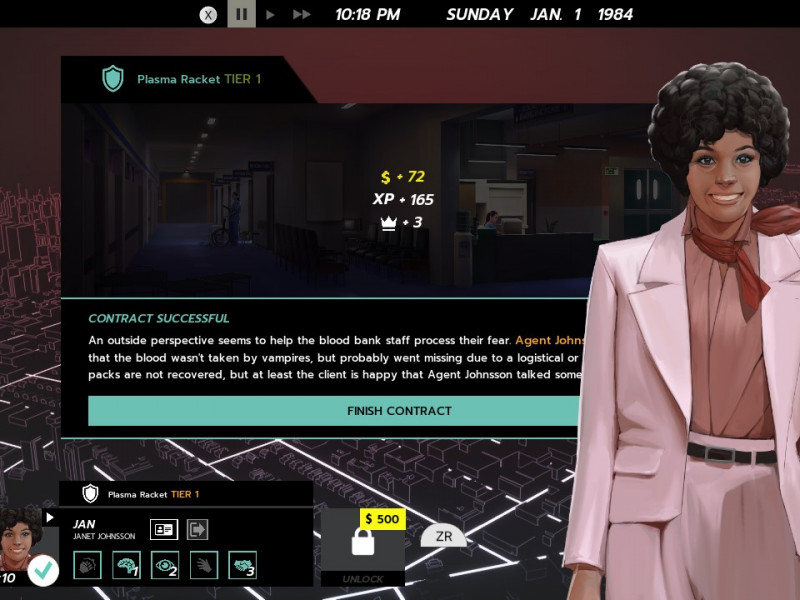Open Jan's agent ID card
The image size is (800, 600).
coord(164,529)
